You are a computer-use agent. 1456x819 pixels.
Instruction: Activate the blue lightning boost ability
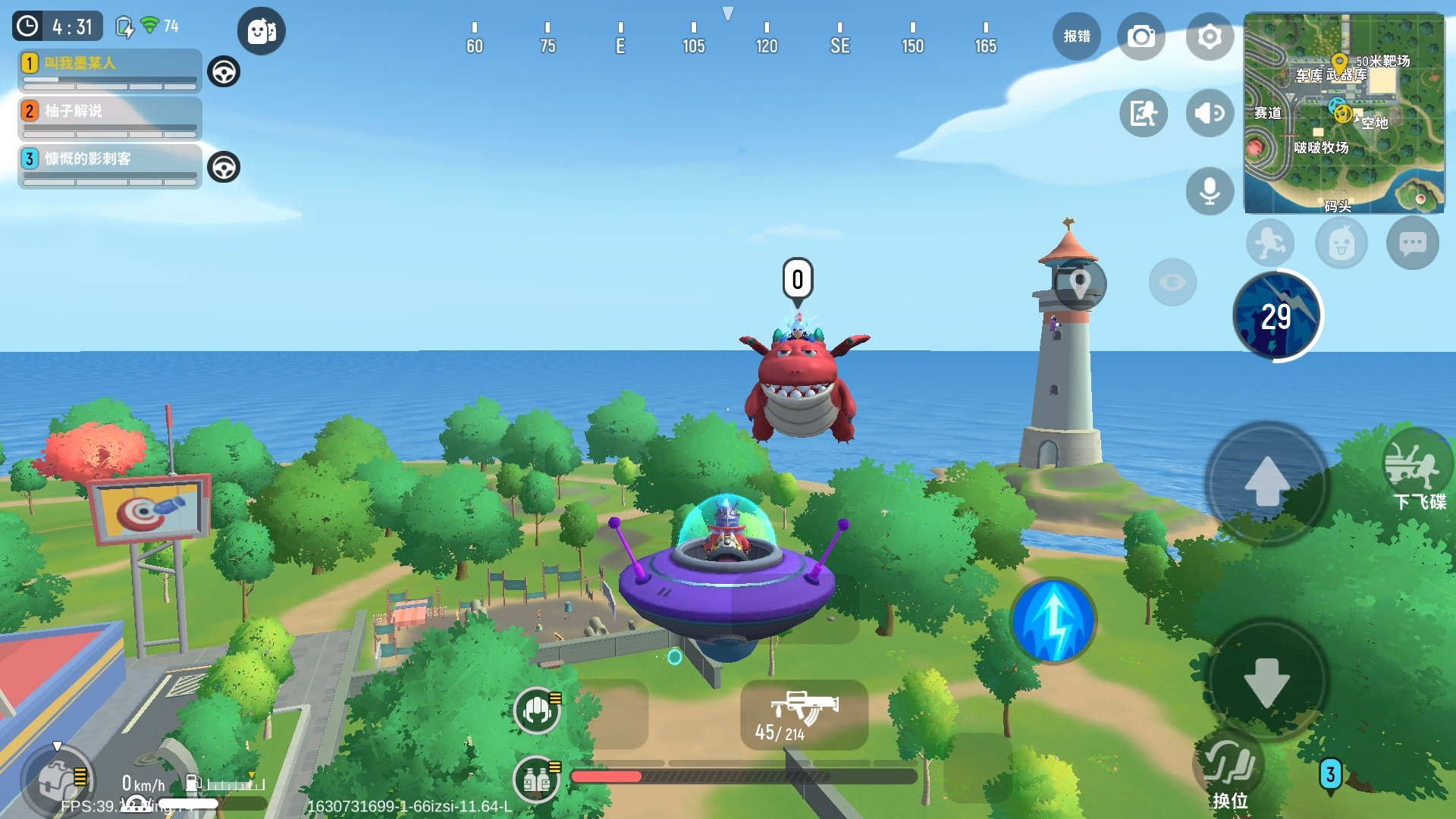[x=1053, y=620]
